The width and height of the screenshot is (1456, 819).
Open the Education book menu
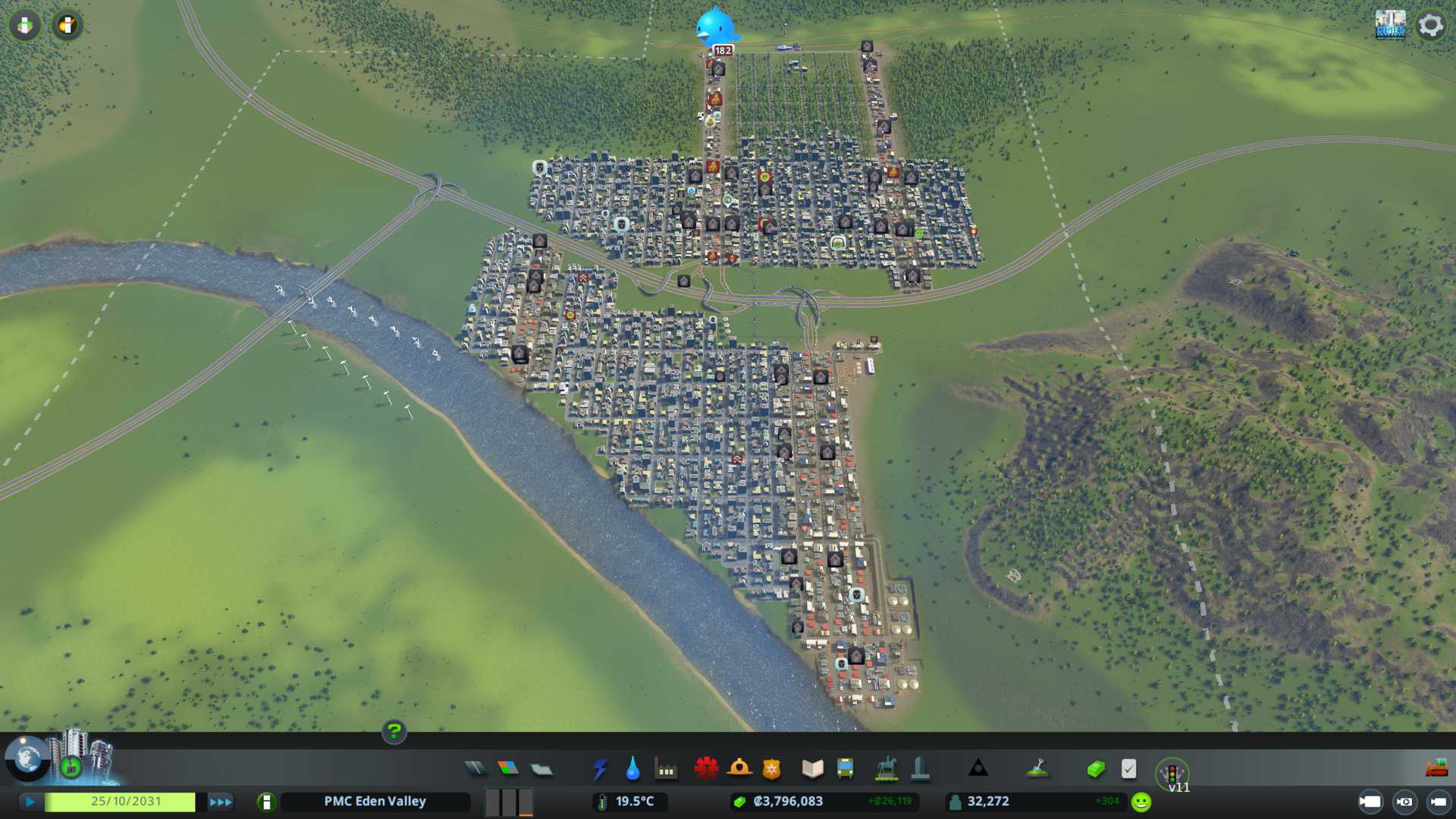[x=812, y=769]
